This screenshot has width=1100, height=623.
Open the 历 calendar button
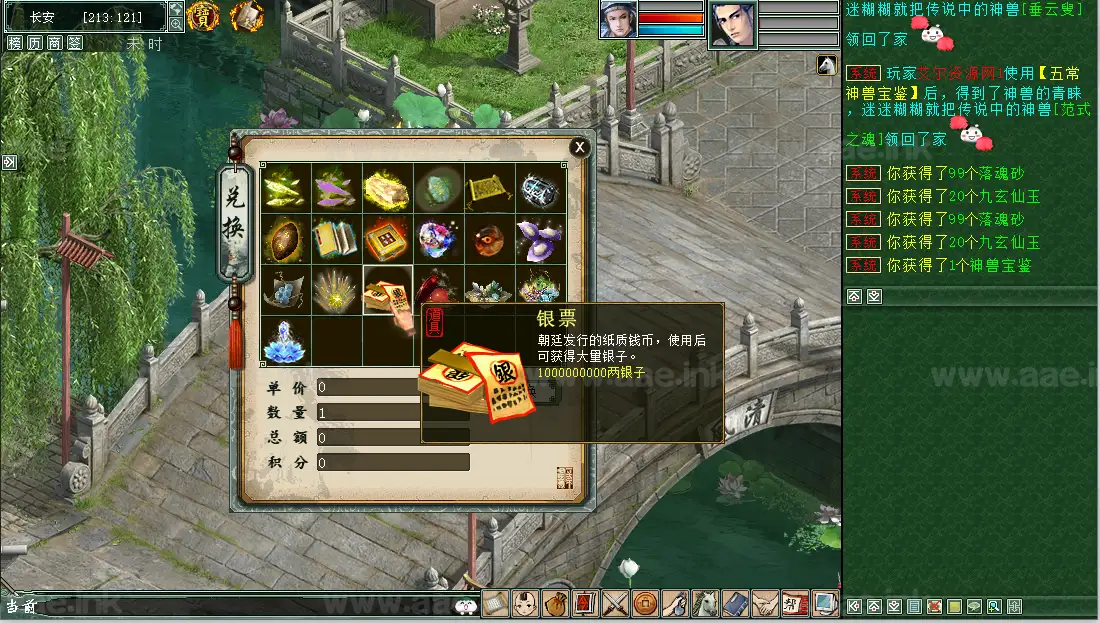pos(35,43)
